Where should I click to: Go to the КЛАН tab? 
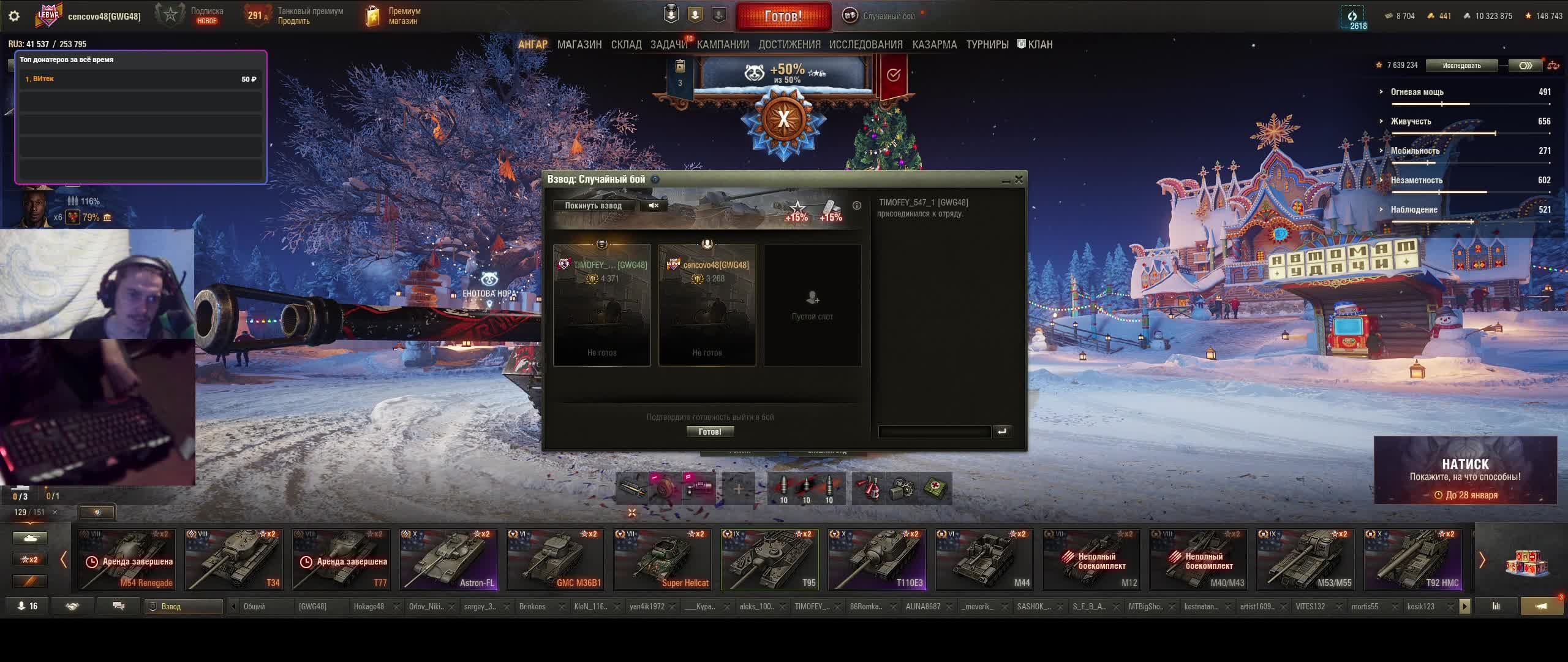(1039, 45)
